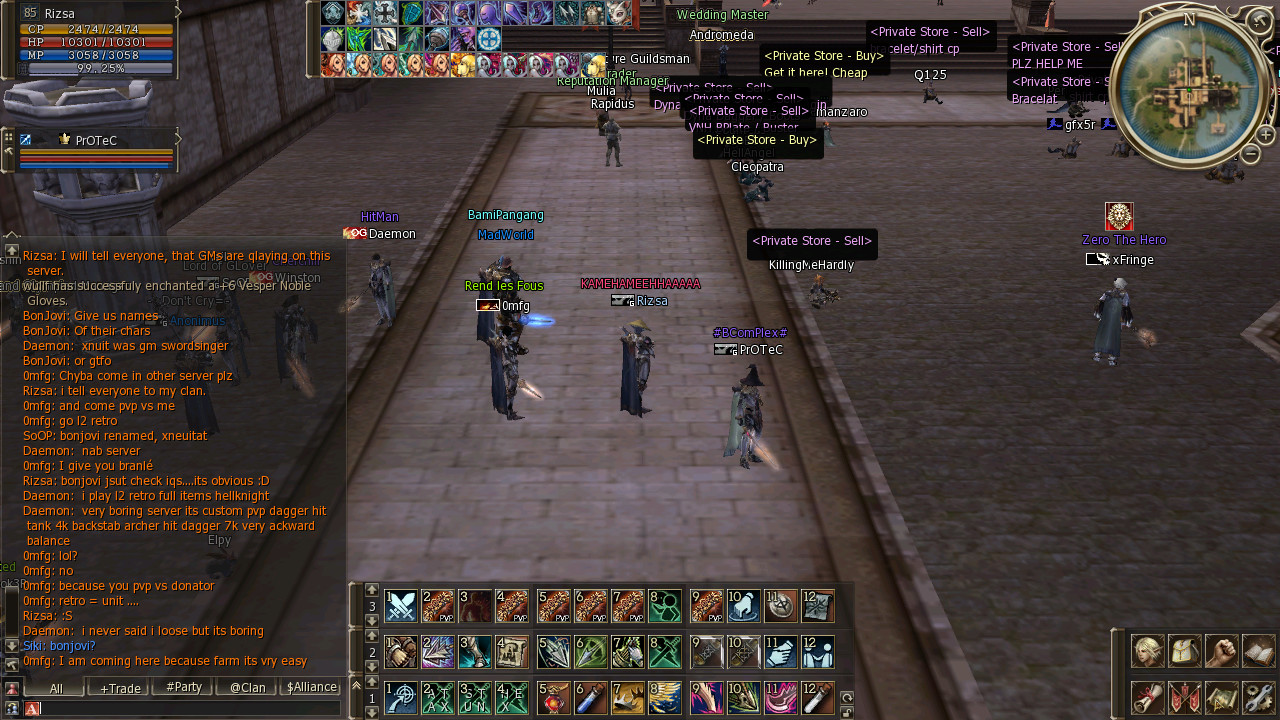This screenshot has height=720, width=1280.
Task: Switch to the @Clan chat tab
Action: 247,688
